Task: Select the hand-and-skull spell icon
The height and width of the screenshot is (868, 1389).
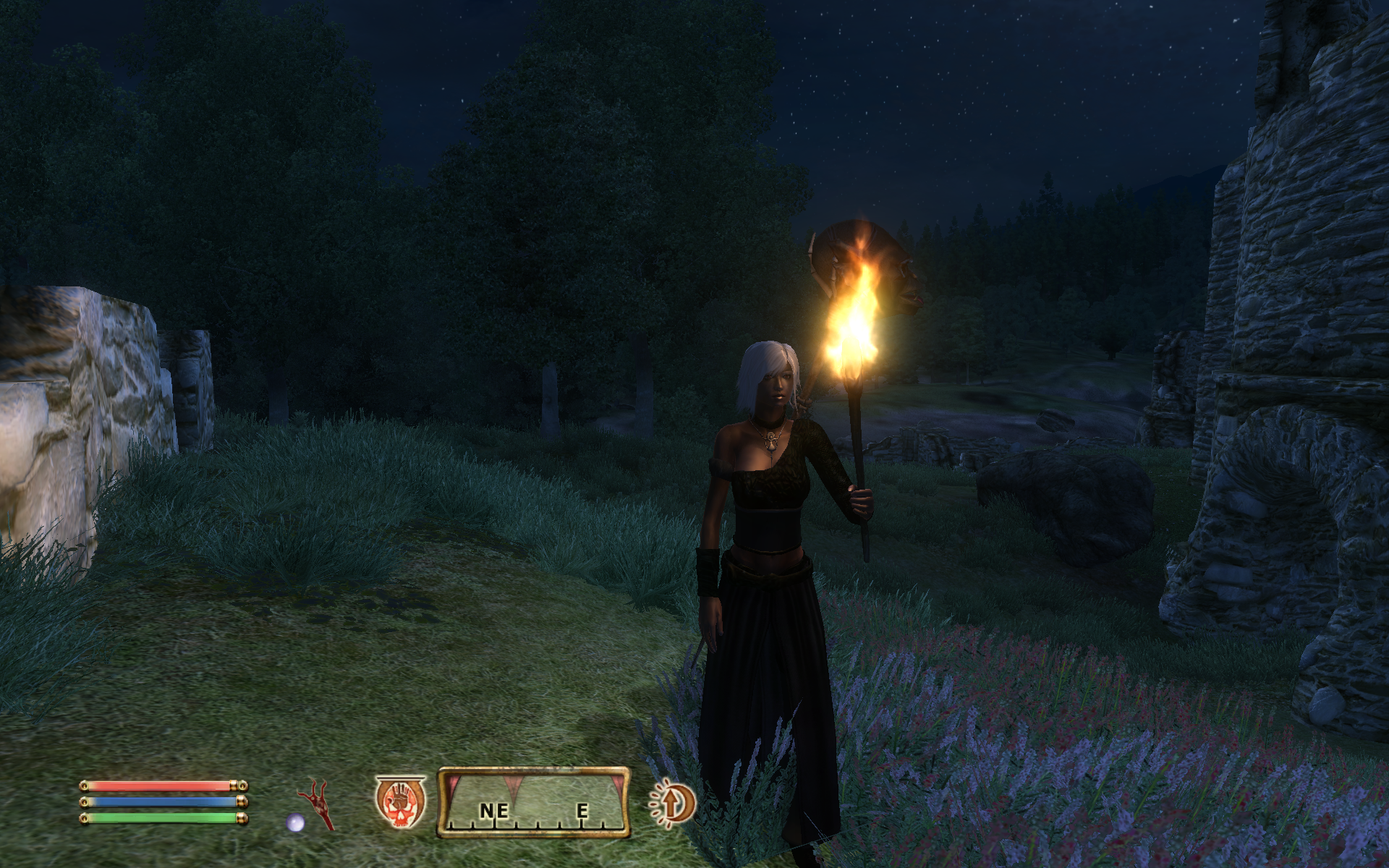Action: pos(400,802)
